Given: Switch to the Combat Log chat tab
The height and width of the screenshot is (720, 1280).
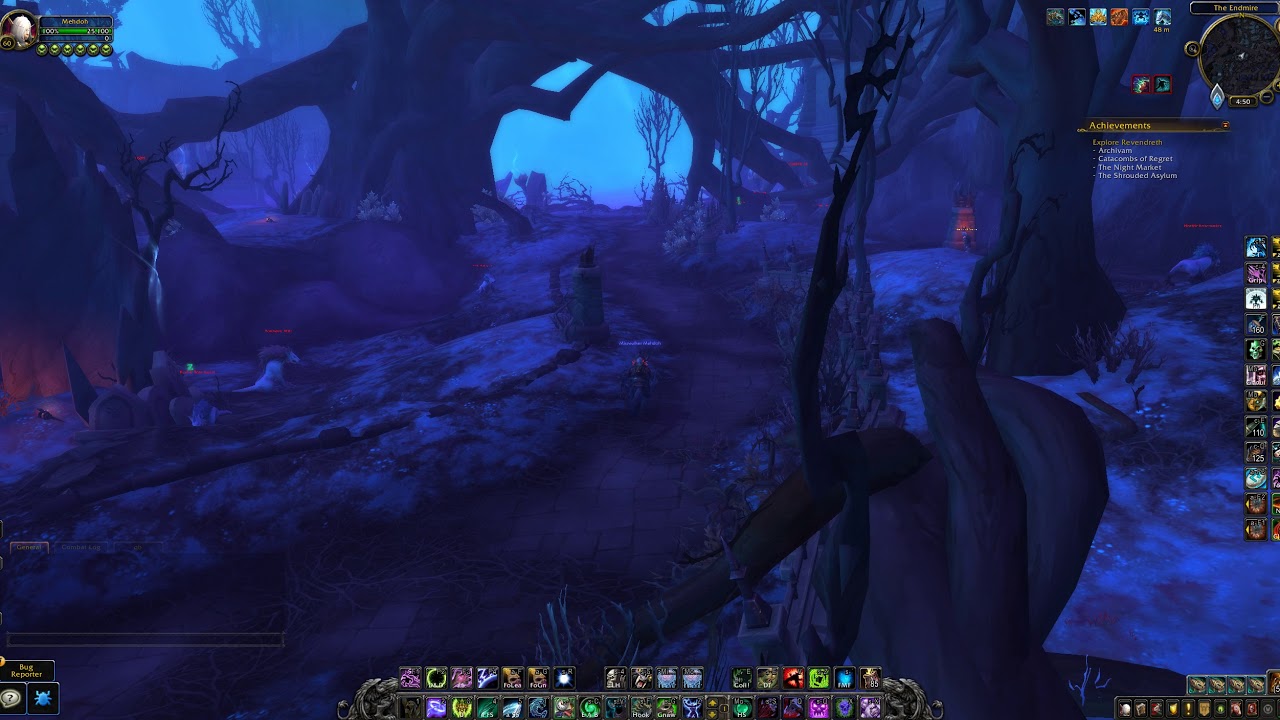Looking at the screenshot, I should pyautogui.click(x=80, y=547).
